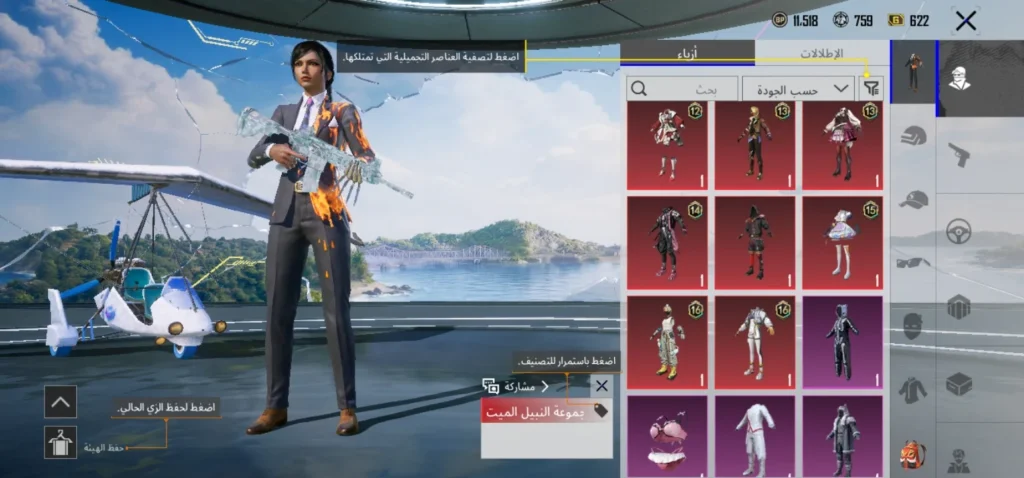This screenshot has width=1024, height=478.
Task: Close the outfit info panel
Action: coord(601,386)
